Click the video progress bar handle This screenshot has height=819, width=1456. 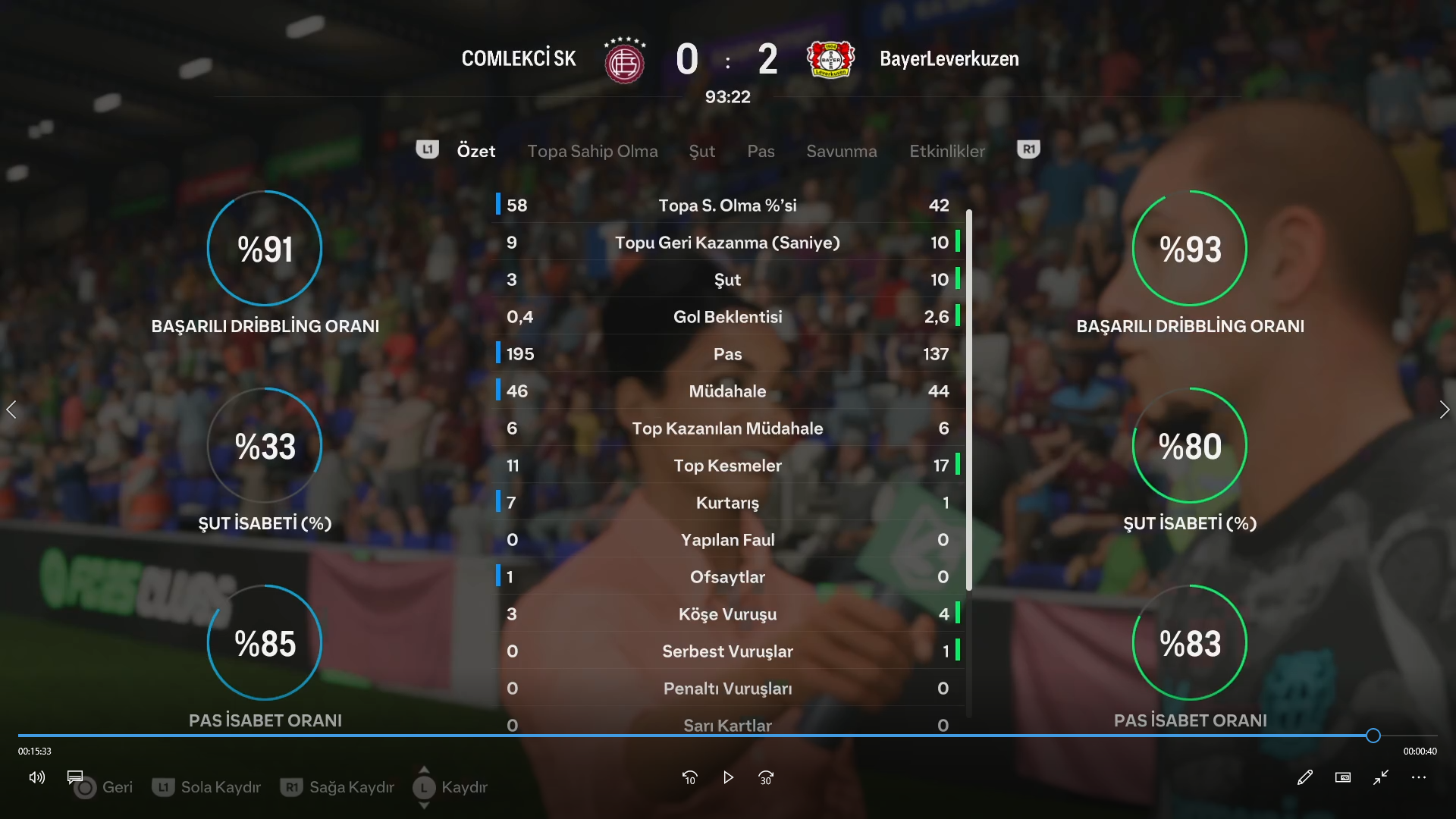[1373, 736]
